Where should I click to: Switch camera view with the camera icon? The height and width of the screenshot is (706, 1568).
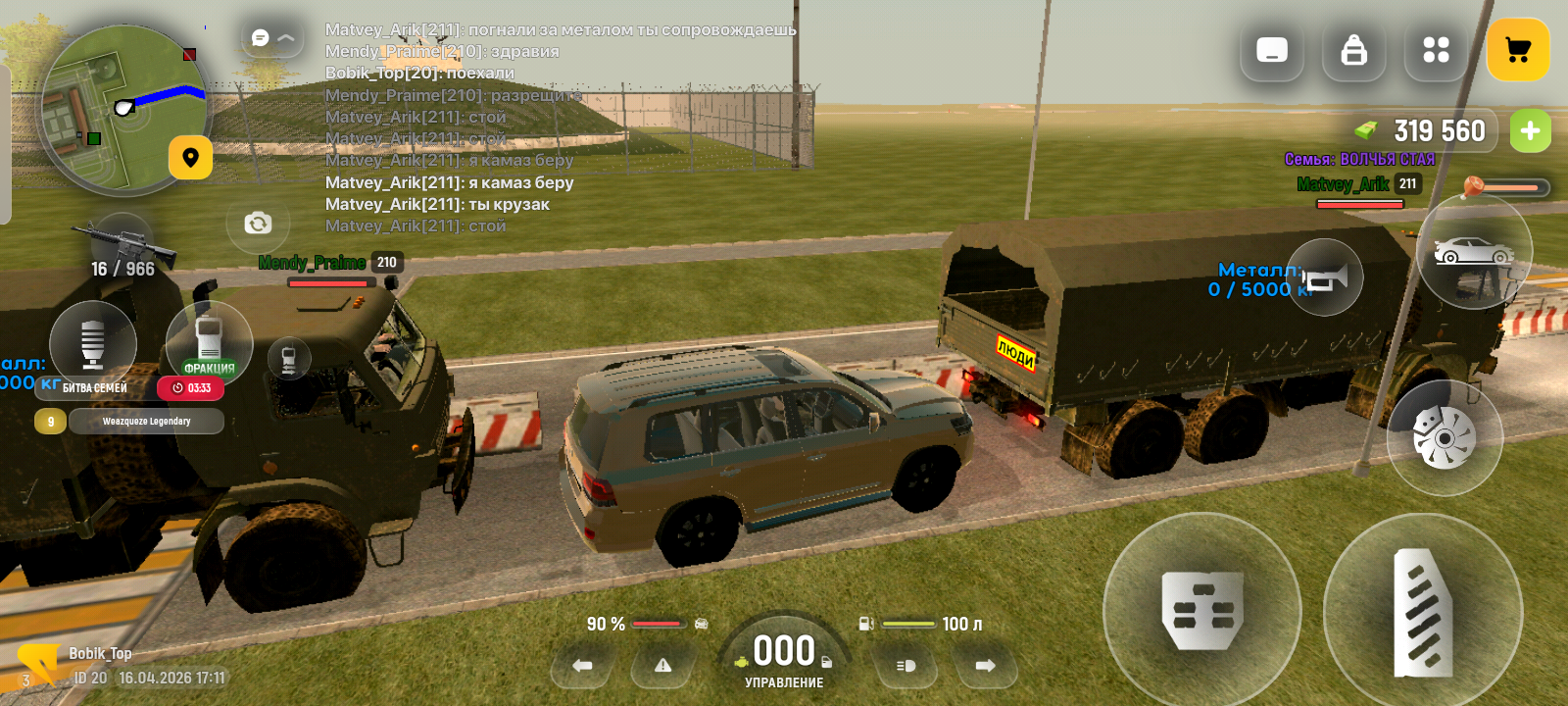pos(258,224)
